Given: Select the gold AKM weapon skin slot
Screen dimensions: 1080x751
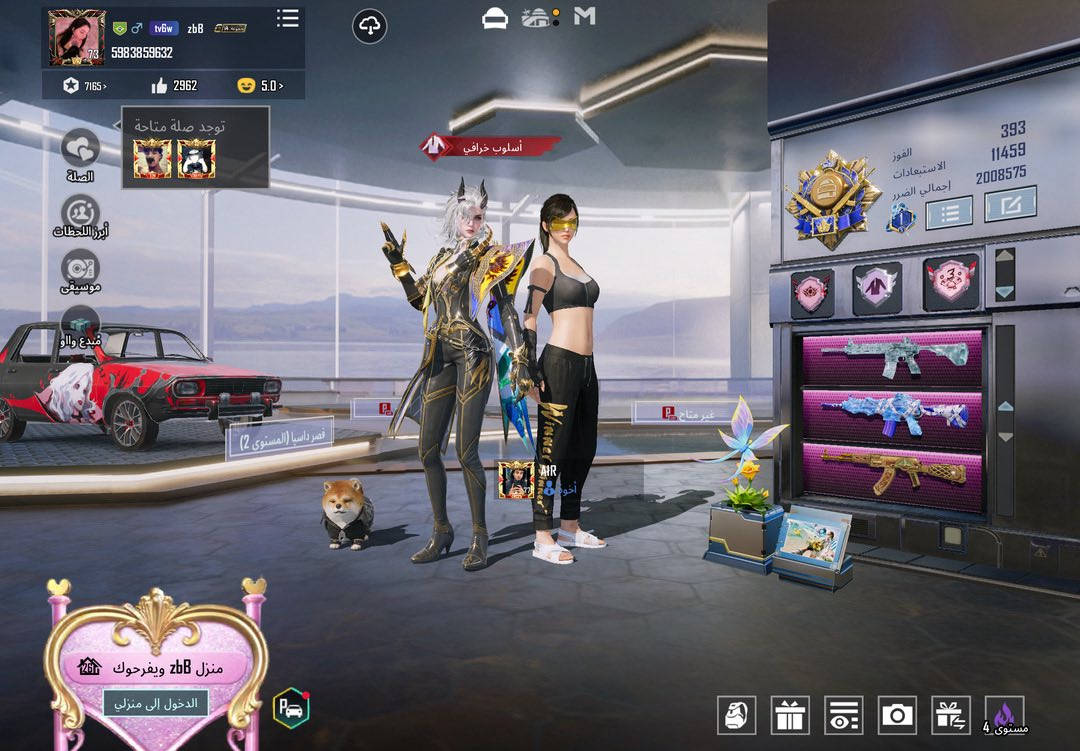Looking at the screenshot, I should [892, 472].
